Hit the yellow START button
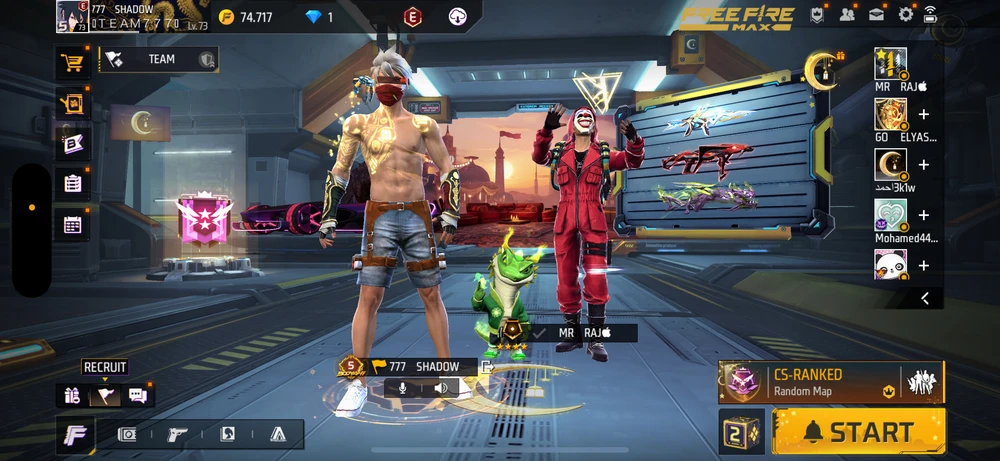Screen dimensions: 1000x461 (x=859, y=432)
